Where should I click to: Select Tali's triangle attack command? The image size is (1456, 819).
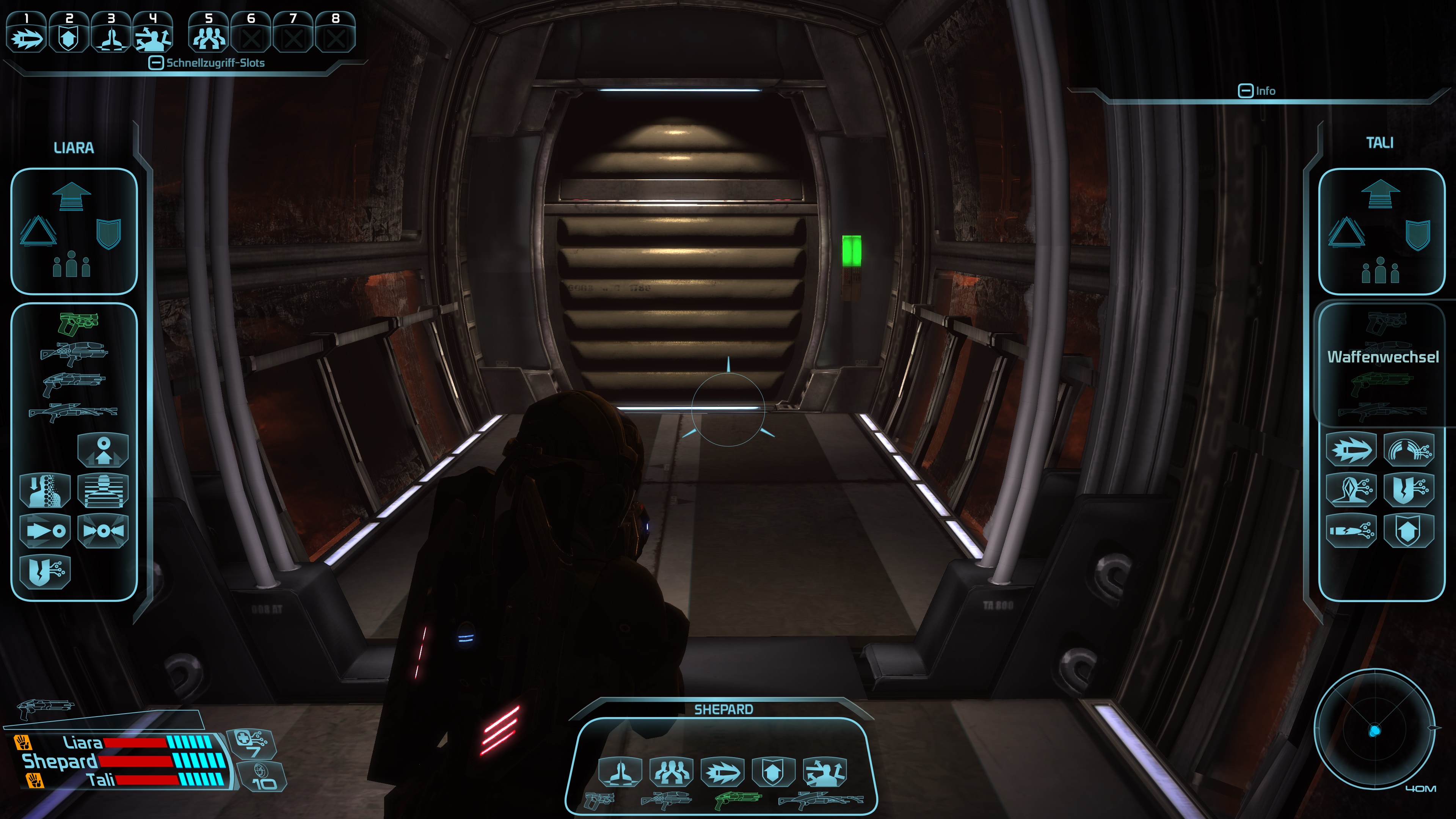(1346, 232)
